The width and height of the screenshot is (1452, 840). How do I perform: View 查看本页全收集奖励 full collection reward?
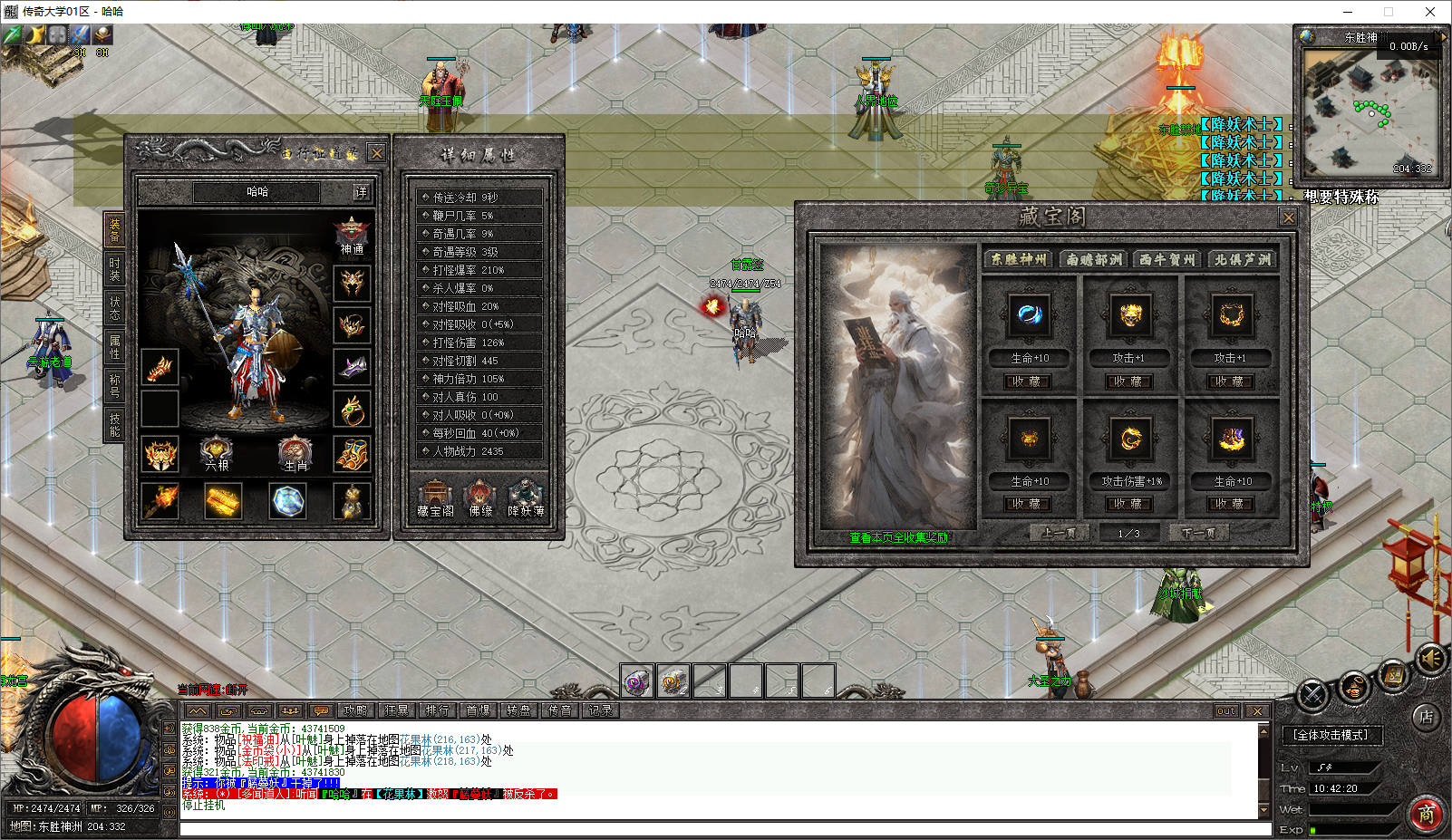click(x=898, y=537)
